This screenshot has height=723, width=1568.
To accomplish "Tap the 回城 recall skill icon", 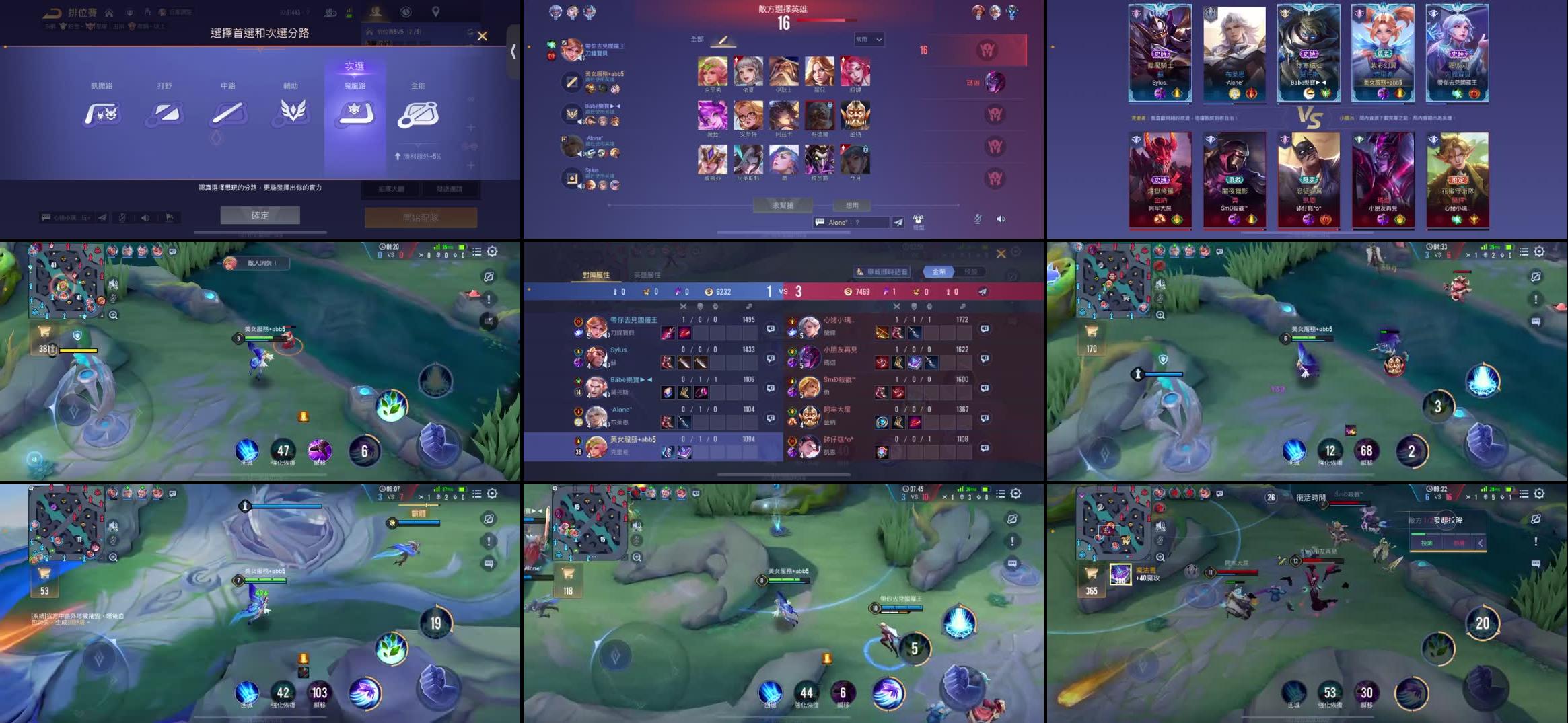I will [246, 451].
